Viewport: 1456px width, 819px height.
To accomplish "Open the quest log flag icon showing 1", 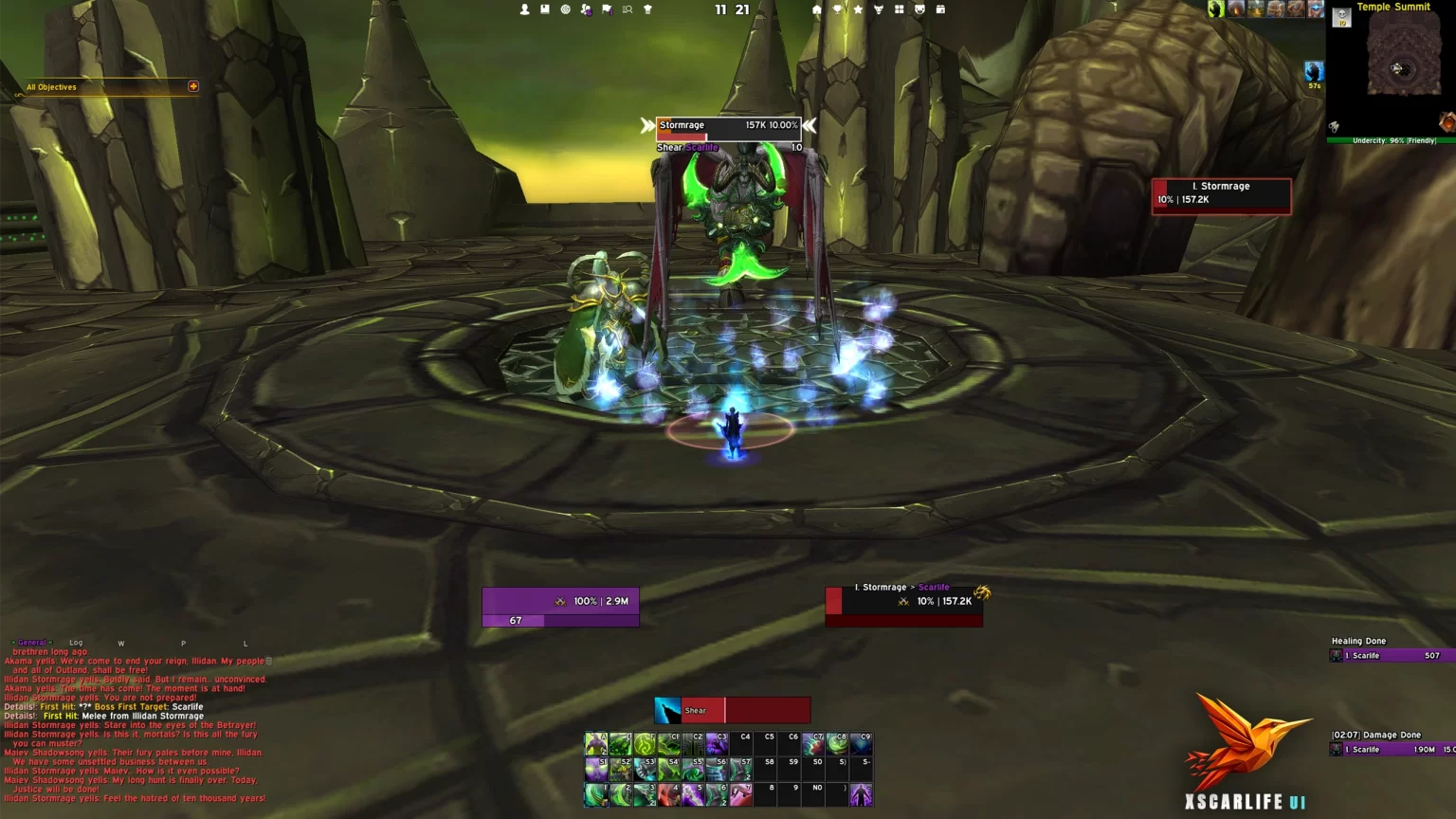I will pyautogui.click(x=607, y=9).
